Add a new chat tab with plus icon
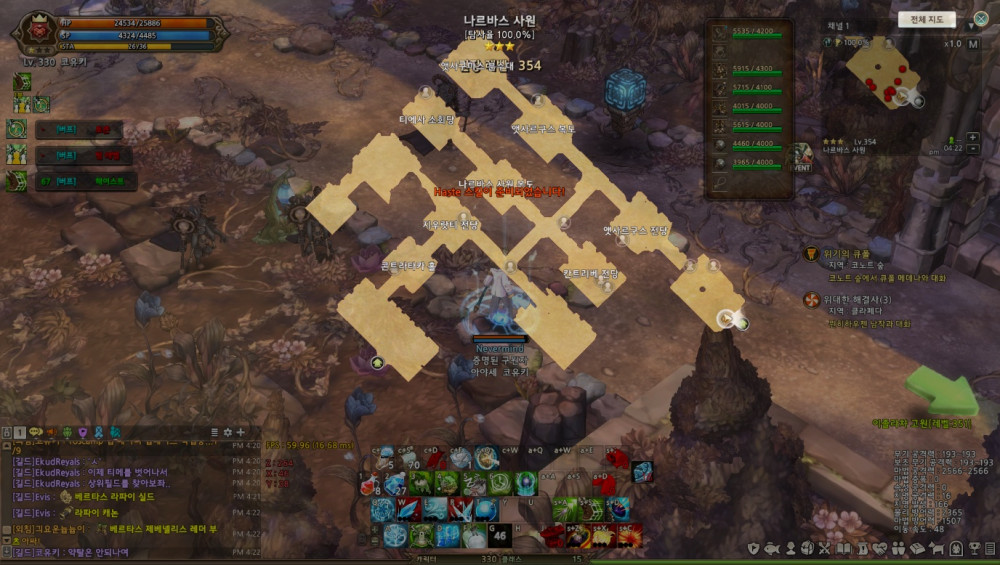This screenshot has width=1000, height=565. [x=240, y=432]
